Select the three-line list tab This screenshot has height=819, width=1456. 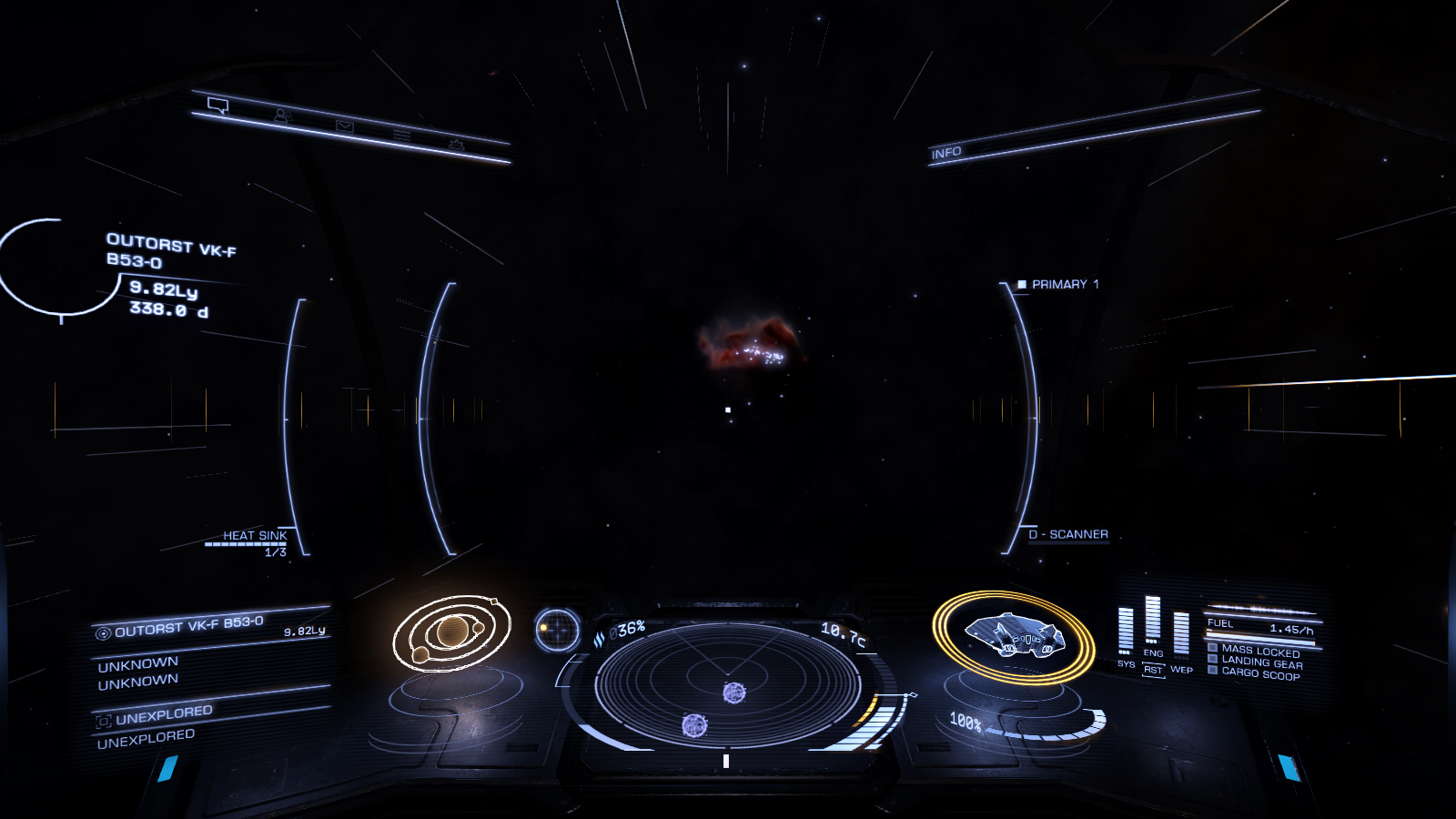pyautogui.click(x=401, y=136)
